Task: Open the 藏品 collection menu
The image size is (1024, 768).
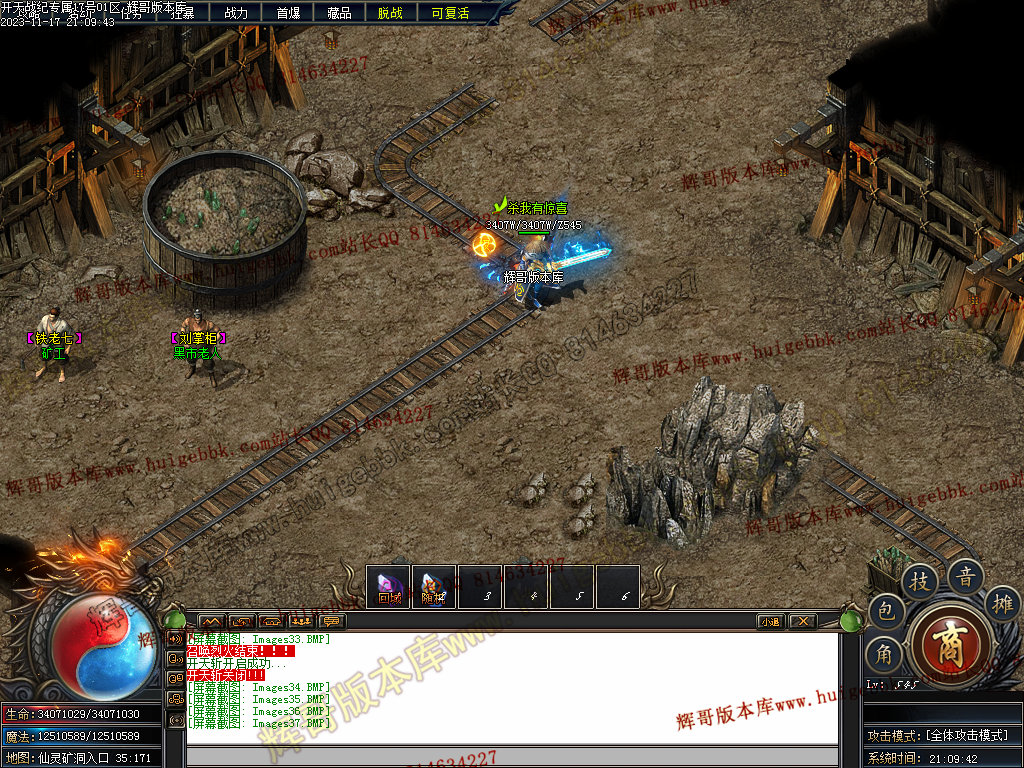Action: [x=339, y=13]
